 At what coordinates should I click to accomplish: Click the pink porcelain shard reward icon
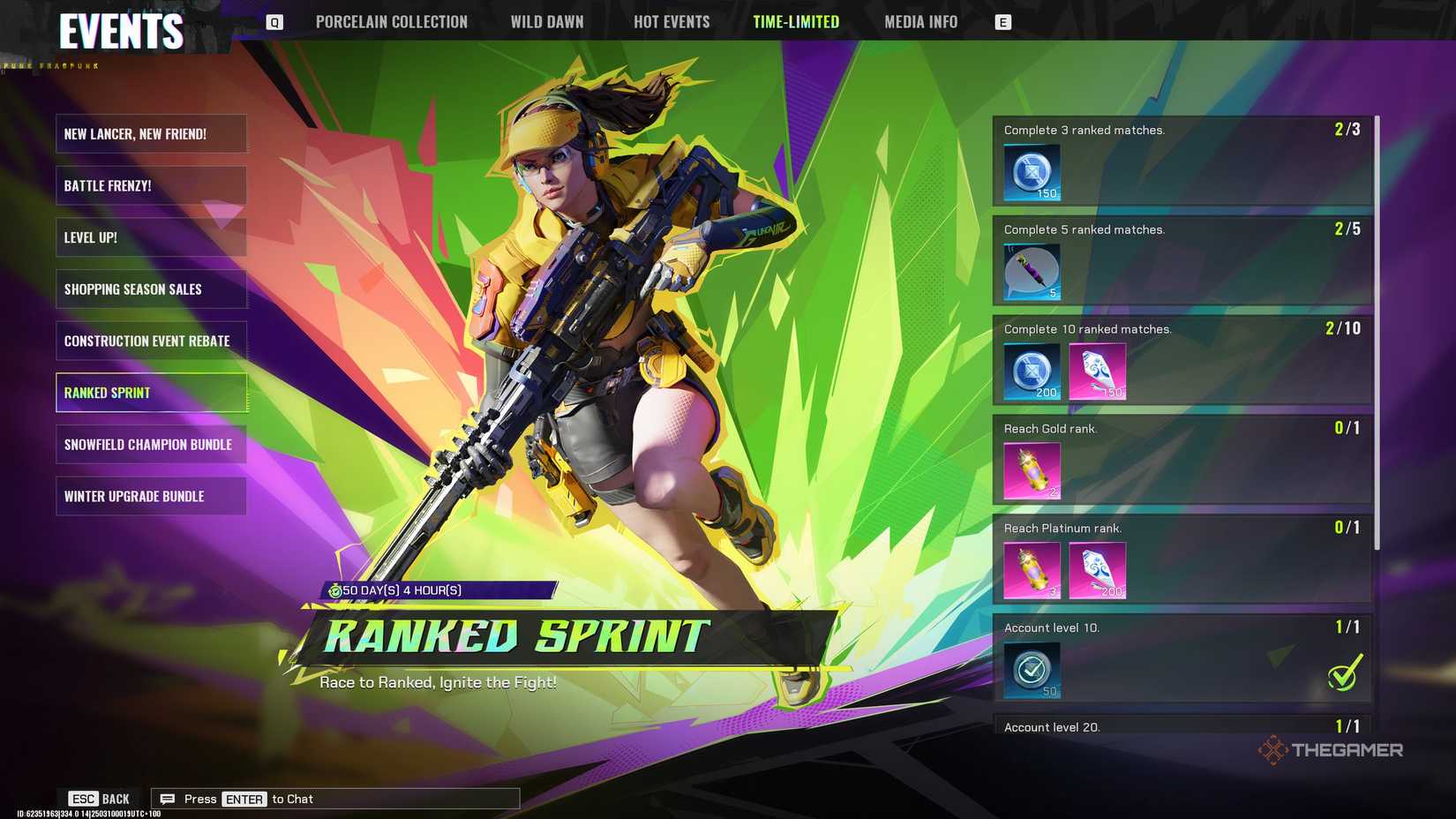point(1097,371)
